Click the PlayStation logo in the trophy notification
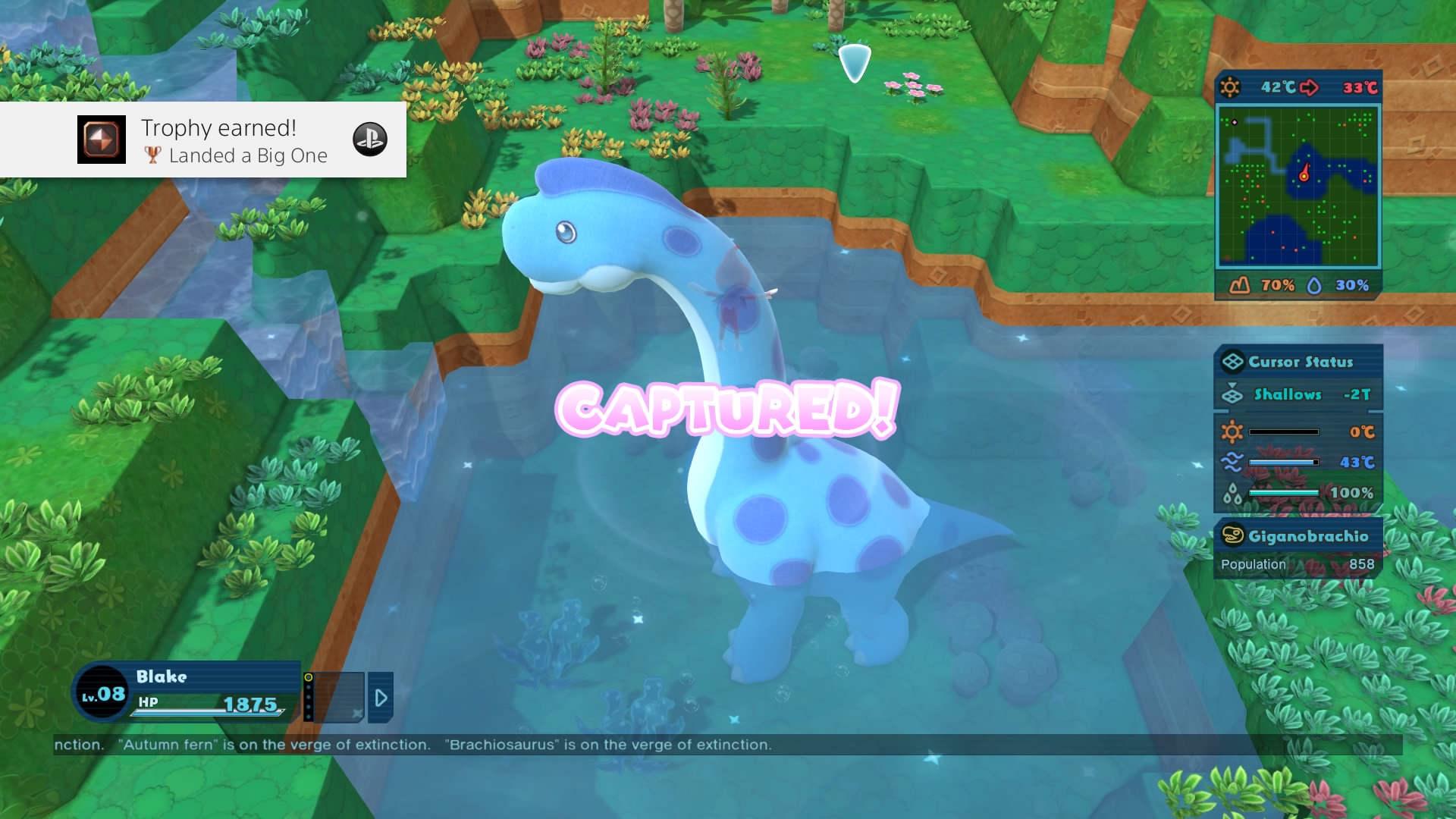The height and width of the screenshot is (819, 1456). click(370, 140)
